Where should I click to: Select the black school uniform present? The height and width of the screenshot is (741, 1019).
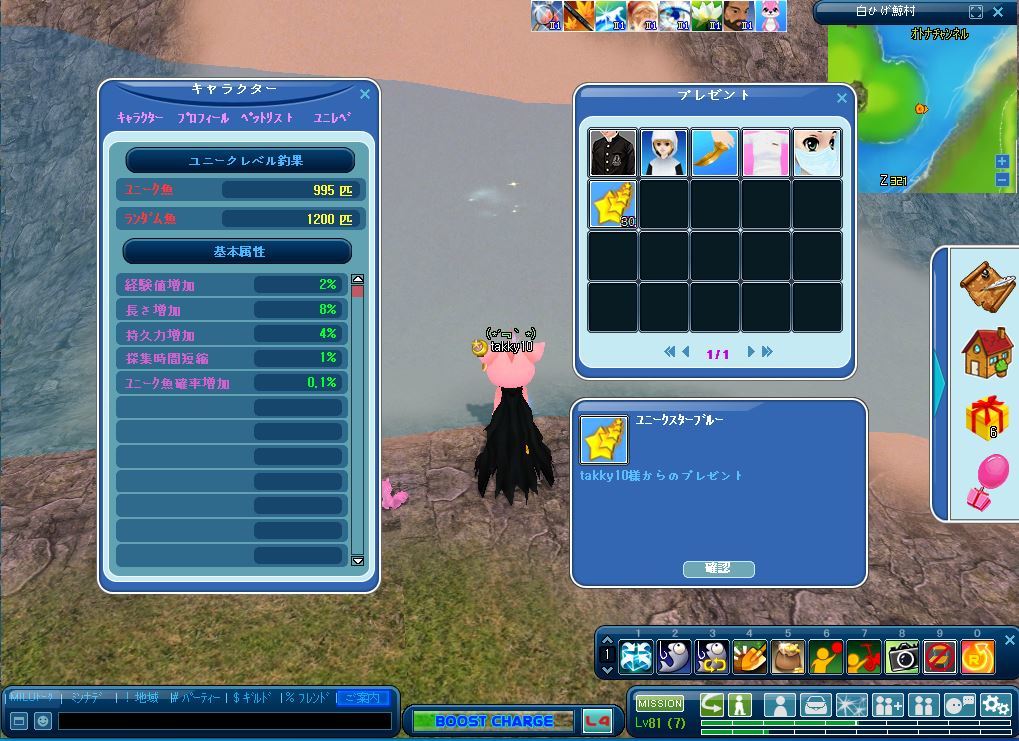(613, 153)
